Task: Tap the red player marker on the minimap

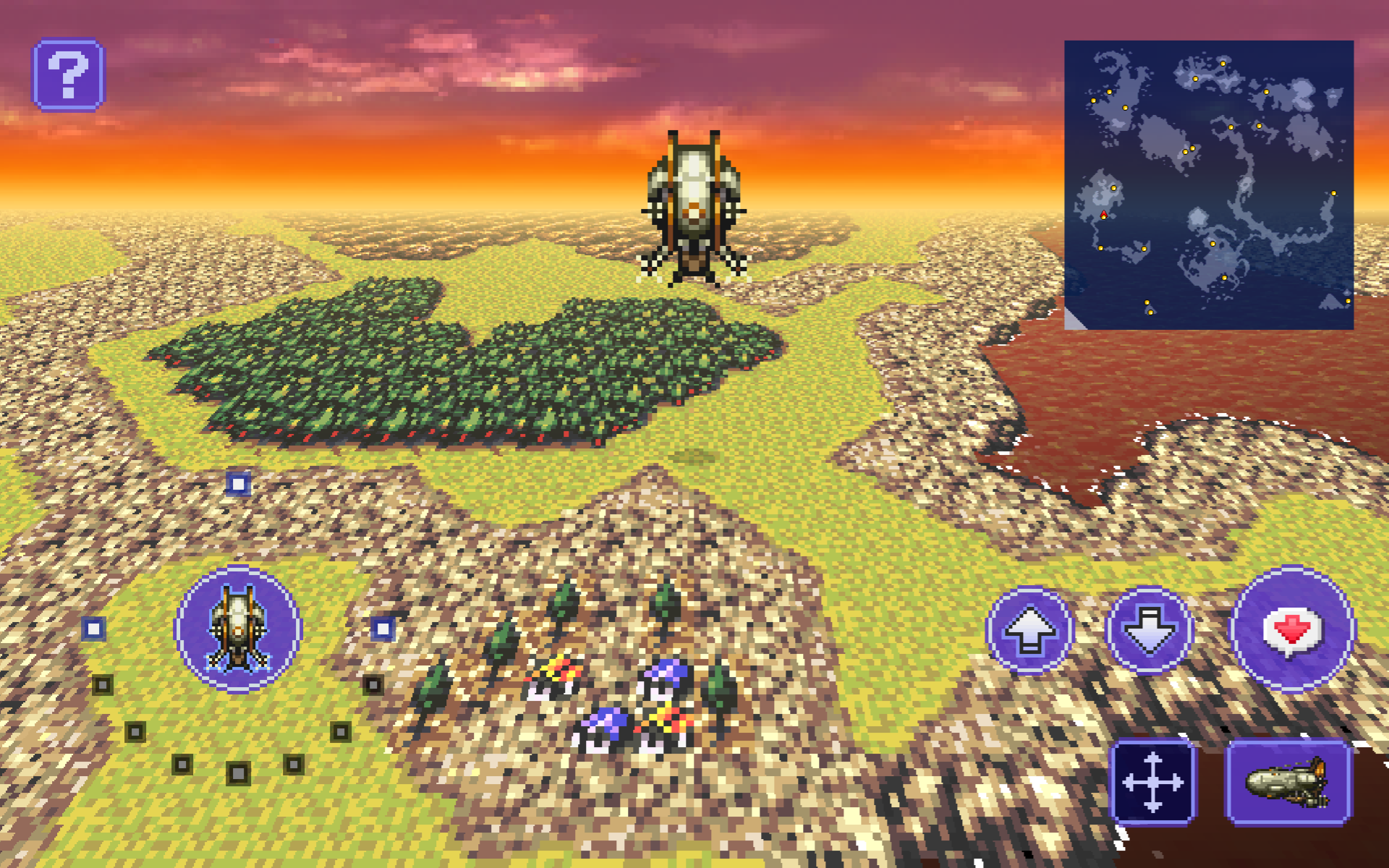Action: coord(1103,213)
